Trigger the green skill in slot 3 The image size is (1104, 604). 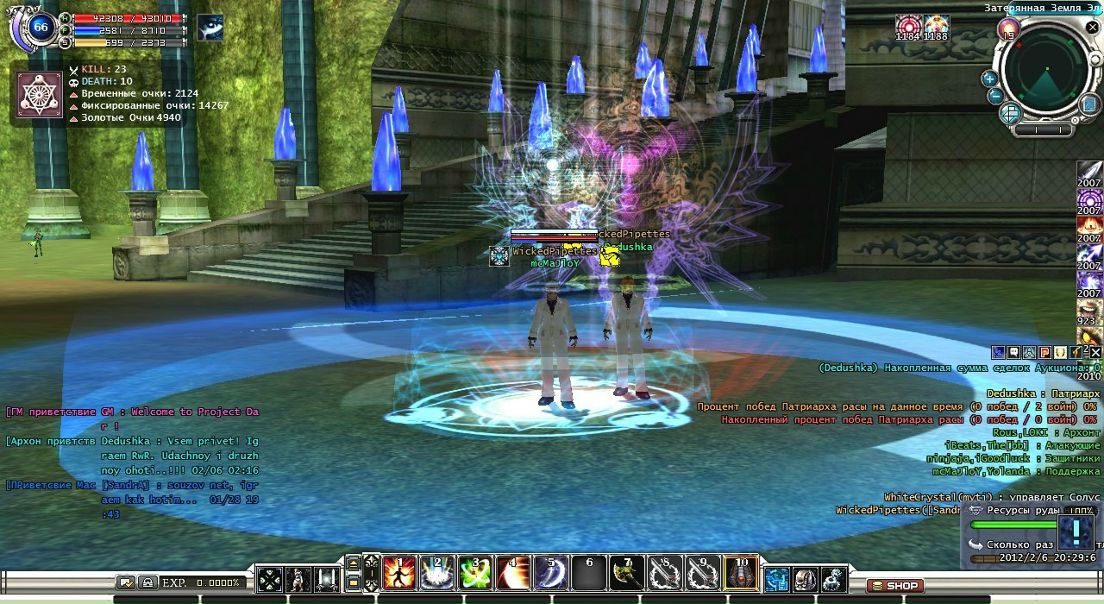pyautogui.click(x=475, y=574)
